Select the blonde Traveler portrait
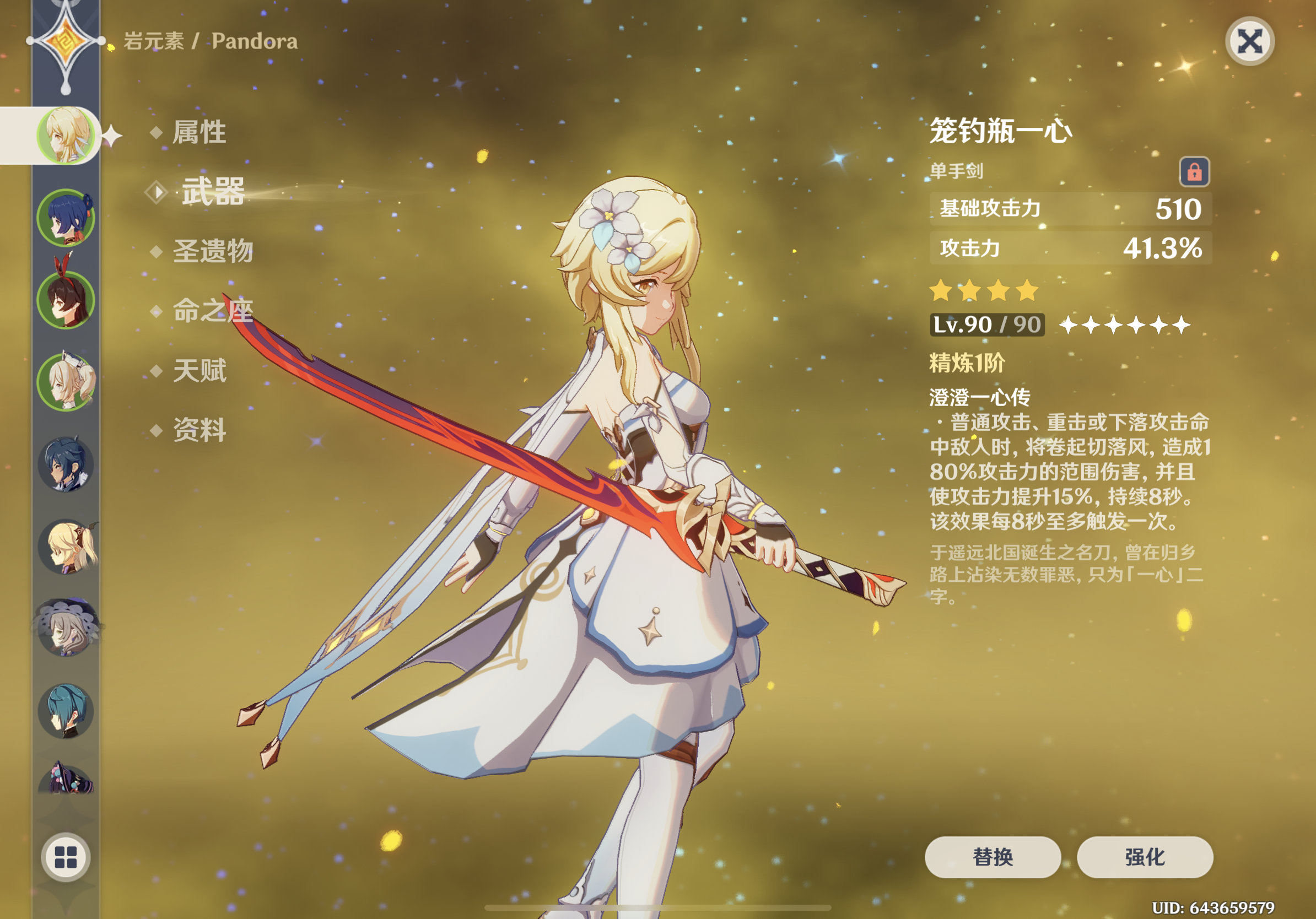Viewport: 1316px width, 919px height. pos(66,135)
